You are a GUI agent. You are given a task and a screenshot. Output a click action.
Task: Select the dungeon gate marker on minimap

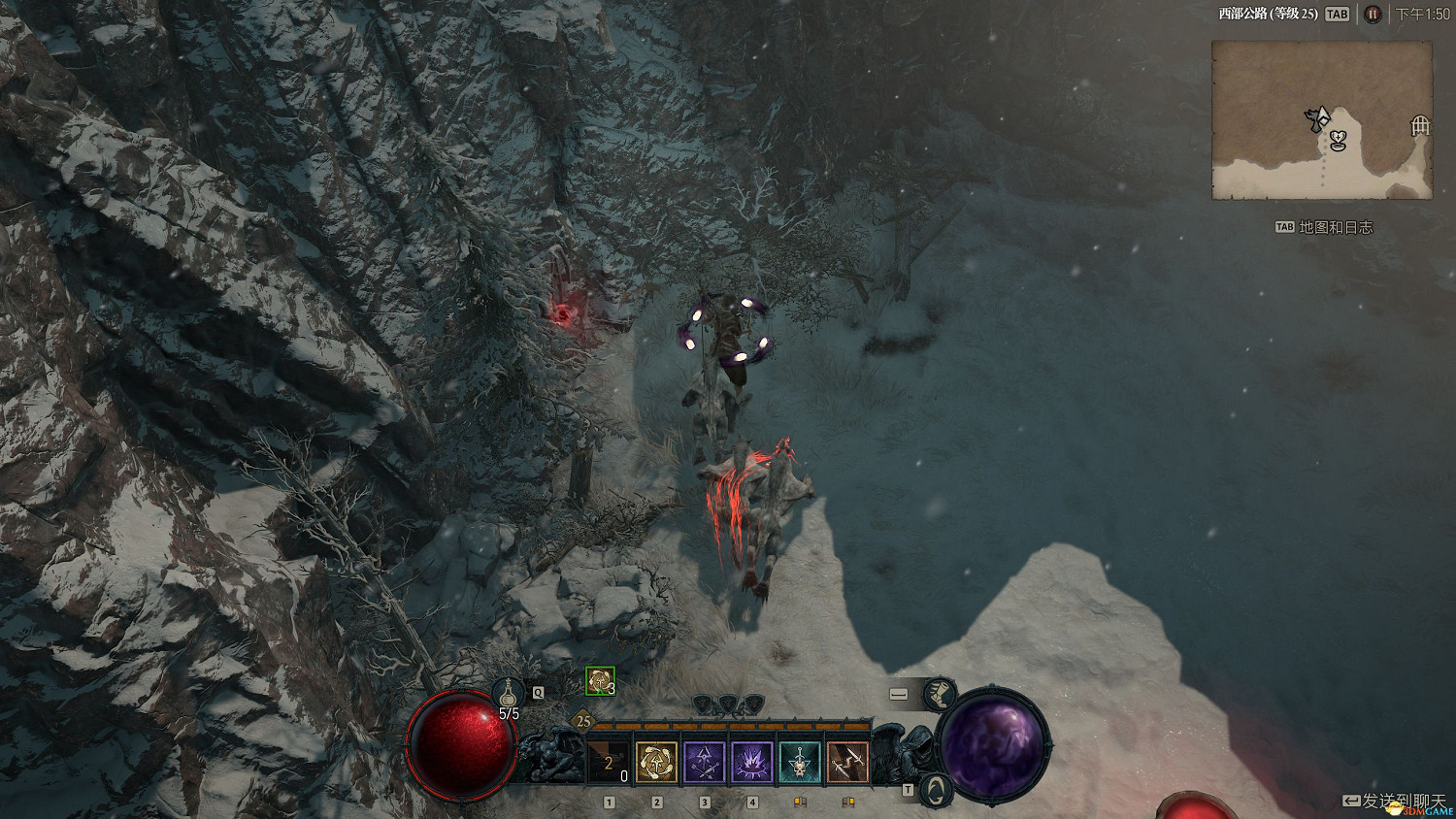[1420, 125]
